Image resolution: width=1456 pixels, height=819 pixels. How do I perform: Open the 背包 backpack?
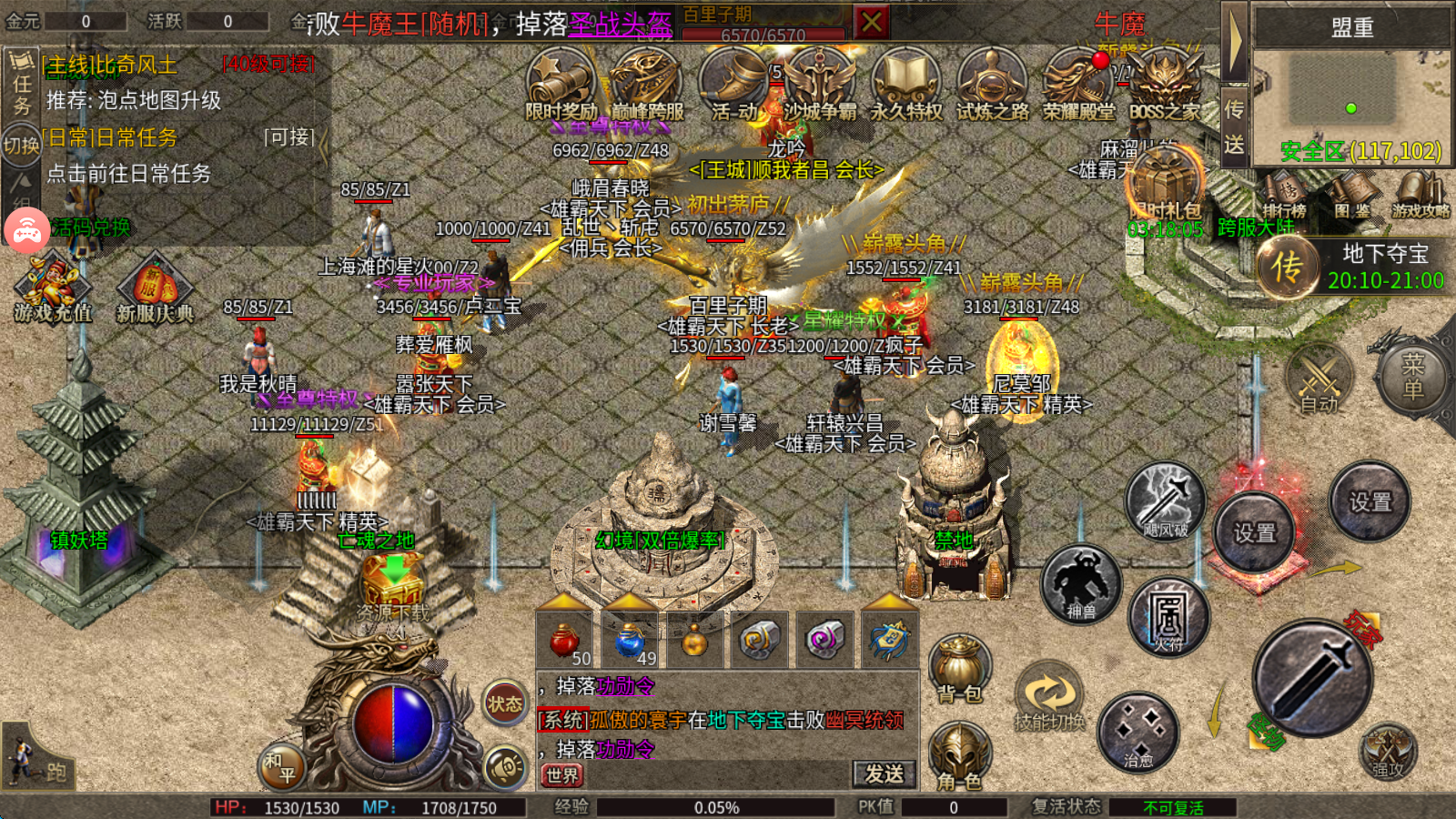[959, 670]
